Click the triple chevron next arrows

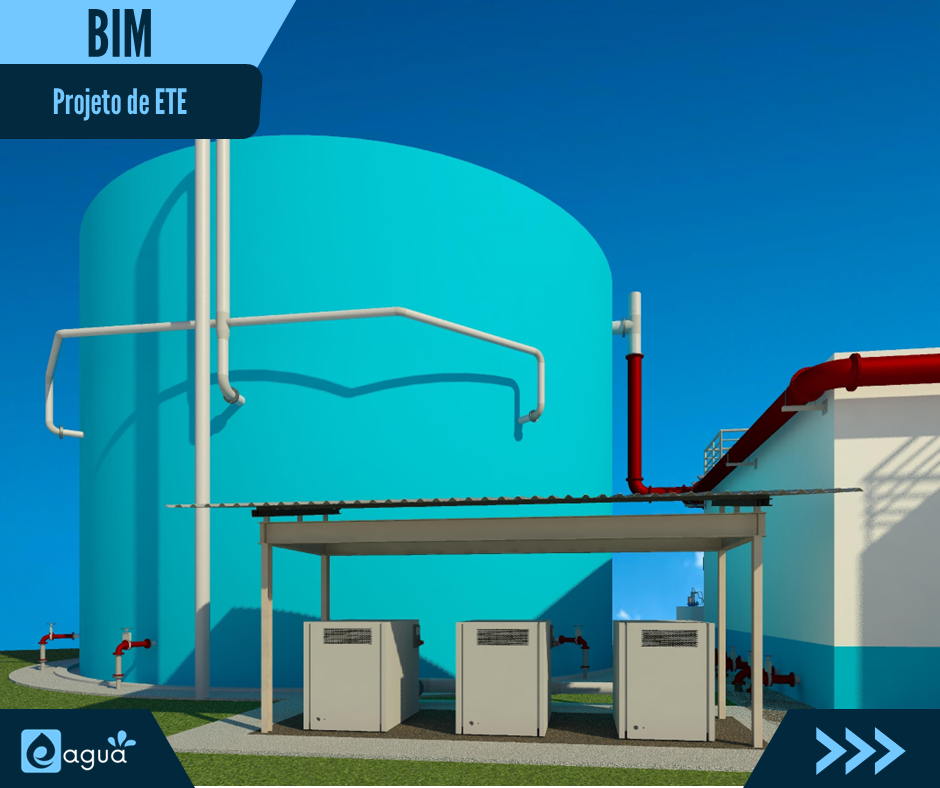859,750
